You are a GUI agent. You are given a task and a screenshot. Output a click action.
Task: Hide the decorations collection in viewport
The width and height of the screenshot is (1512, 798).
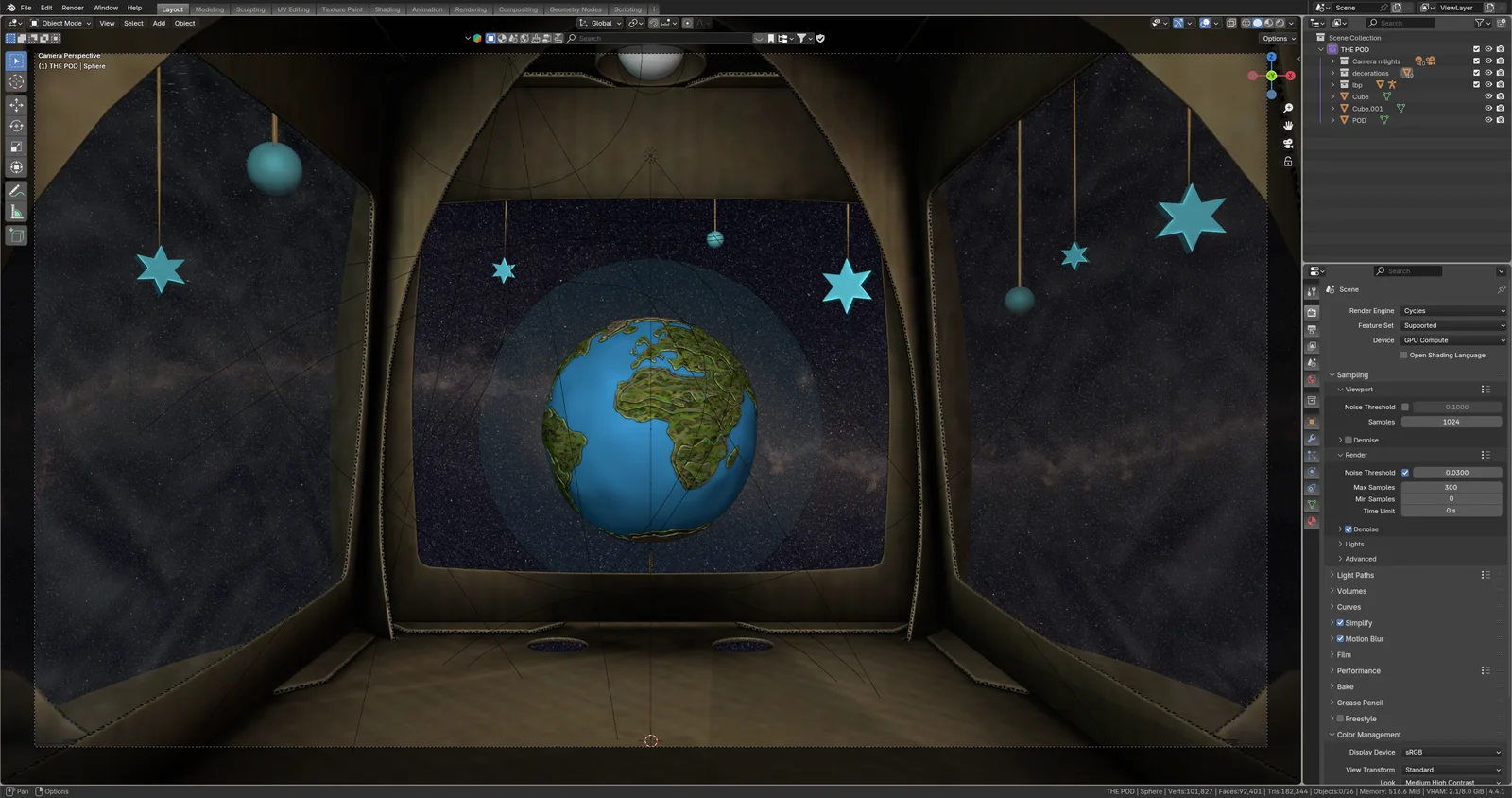[x=1489, y=73]
